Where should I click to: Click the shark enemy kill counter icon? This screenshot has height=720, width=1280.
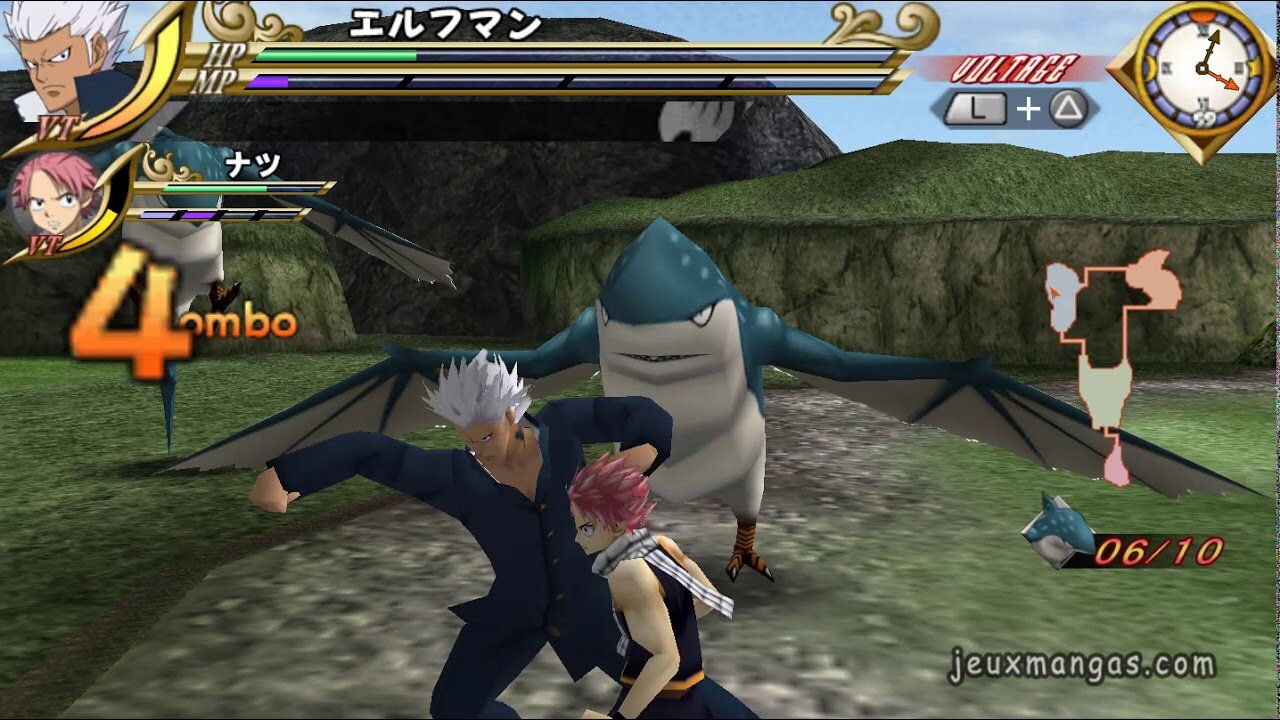pyautogui.click(x=1057, y=530)
